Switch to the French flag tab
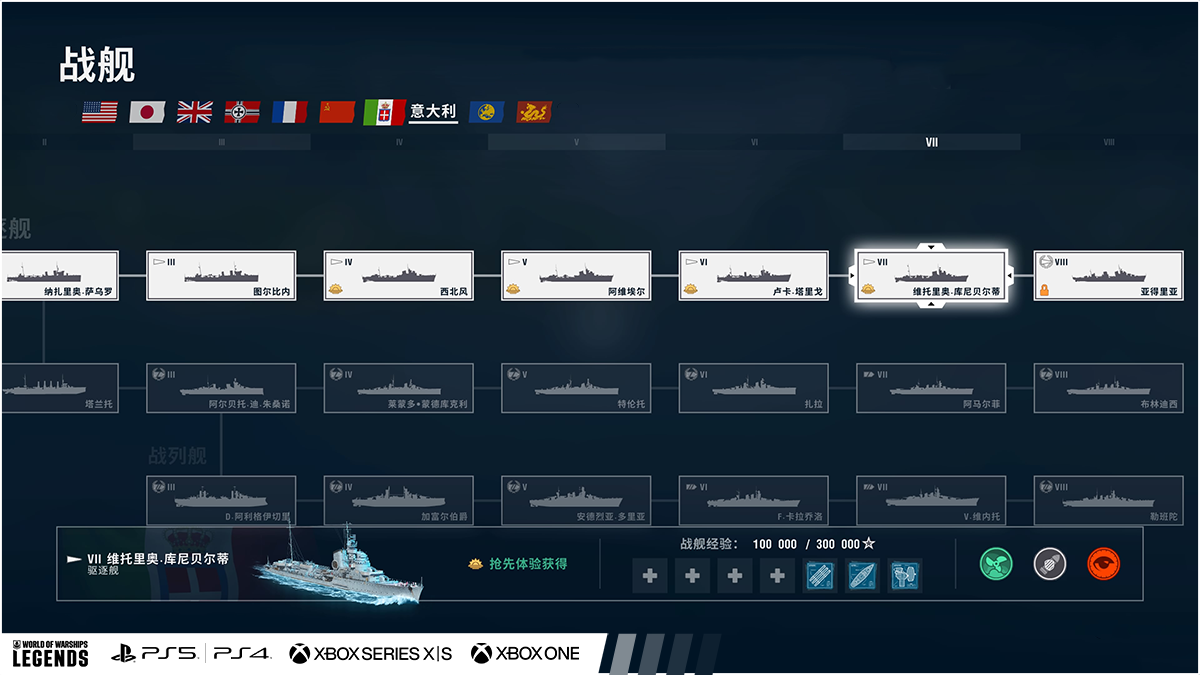Screen dimensions: 1200x675 (290, 112)
